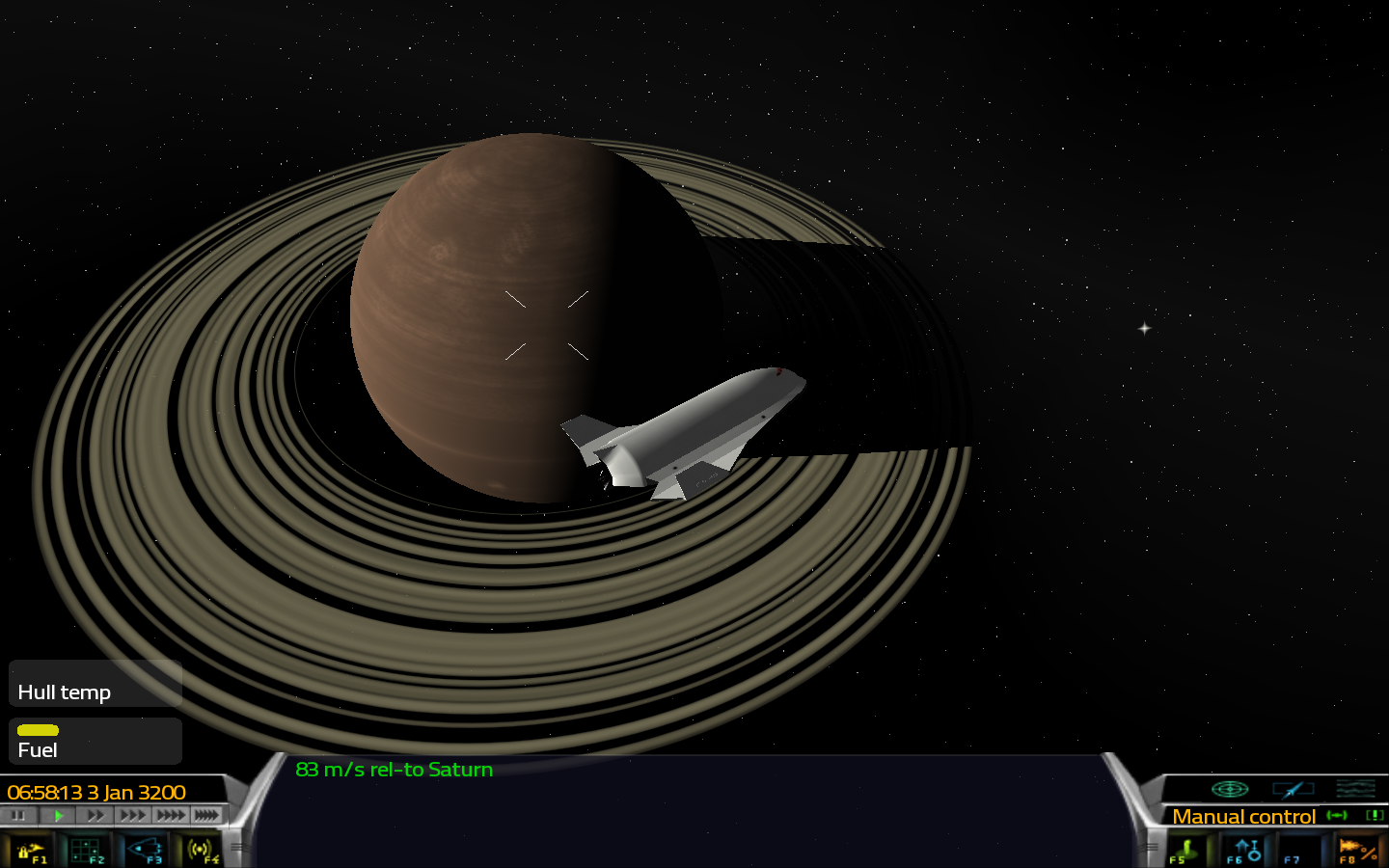The width and height of the screenshot is (1389, 868).
Task: Pause the simulation time
Action: pyautogui.click(x=17, y=815)
